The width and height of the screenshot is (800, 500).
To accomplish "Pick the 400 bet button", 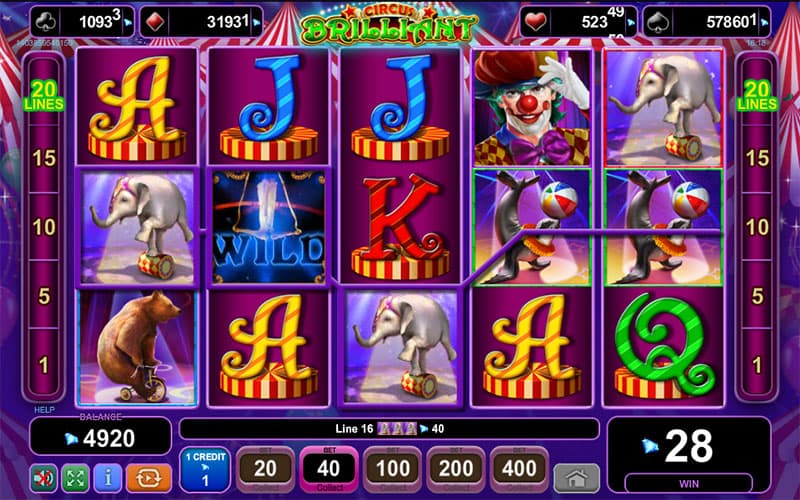I will pyautogui.click(x=519, y=468).
